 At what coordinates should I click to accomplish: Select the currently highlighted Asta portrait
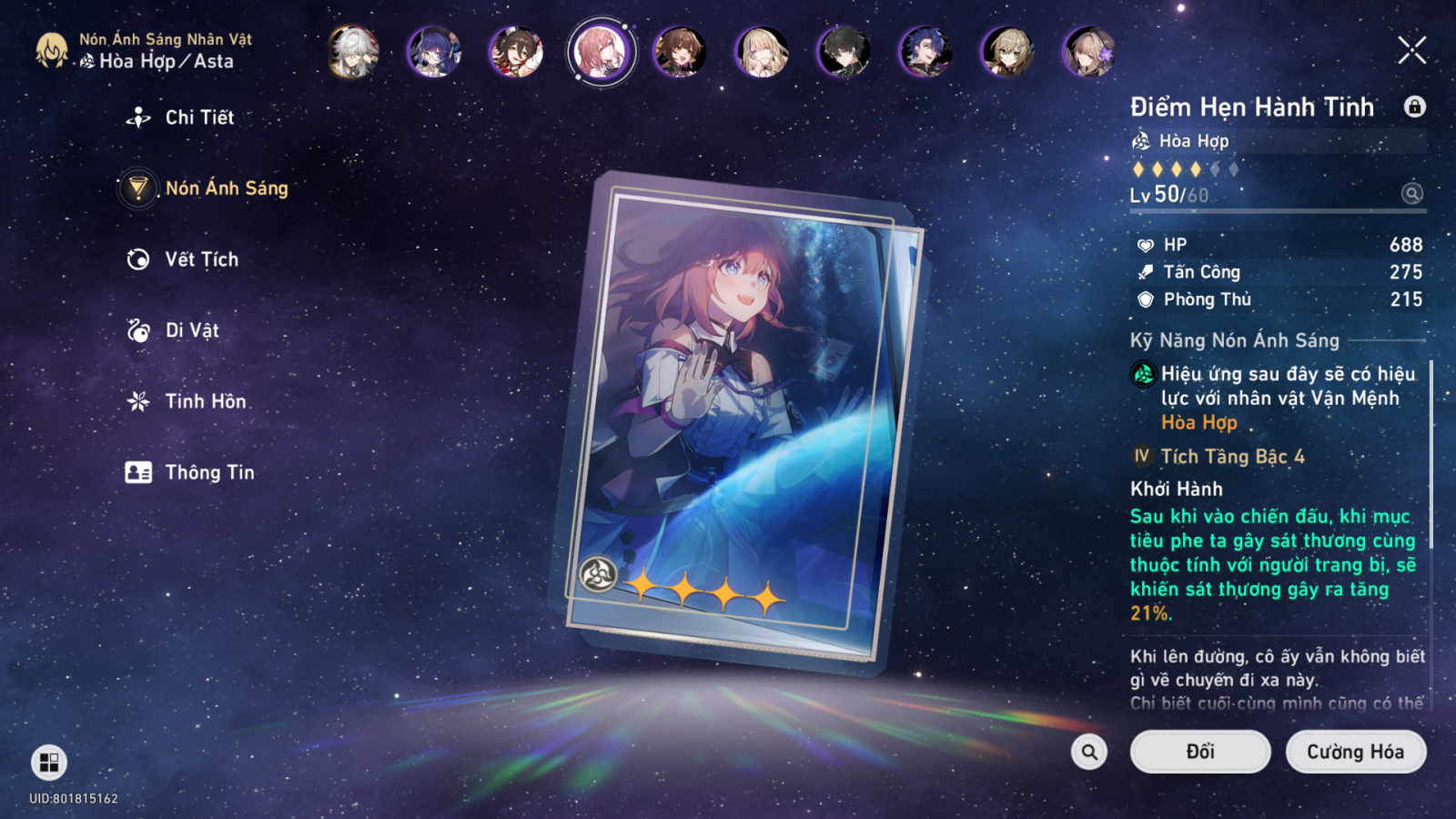click(601, 51)
